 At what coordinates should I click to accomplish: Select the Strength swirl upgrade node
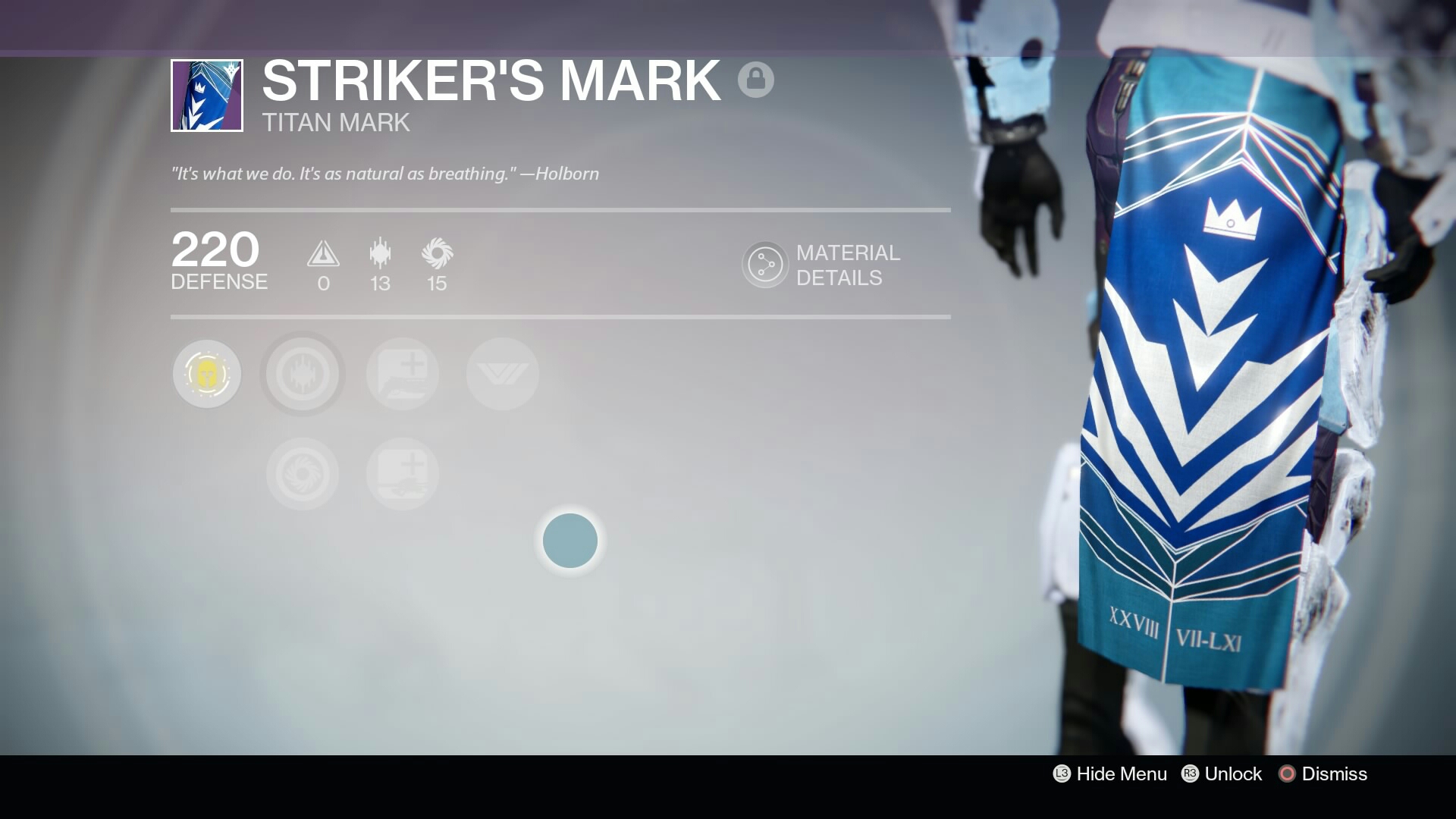coord(302,473)
